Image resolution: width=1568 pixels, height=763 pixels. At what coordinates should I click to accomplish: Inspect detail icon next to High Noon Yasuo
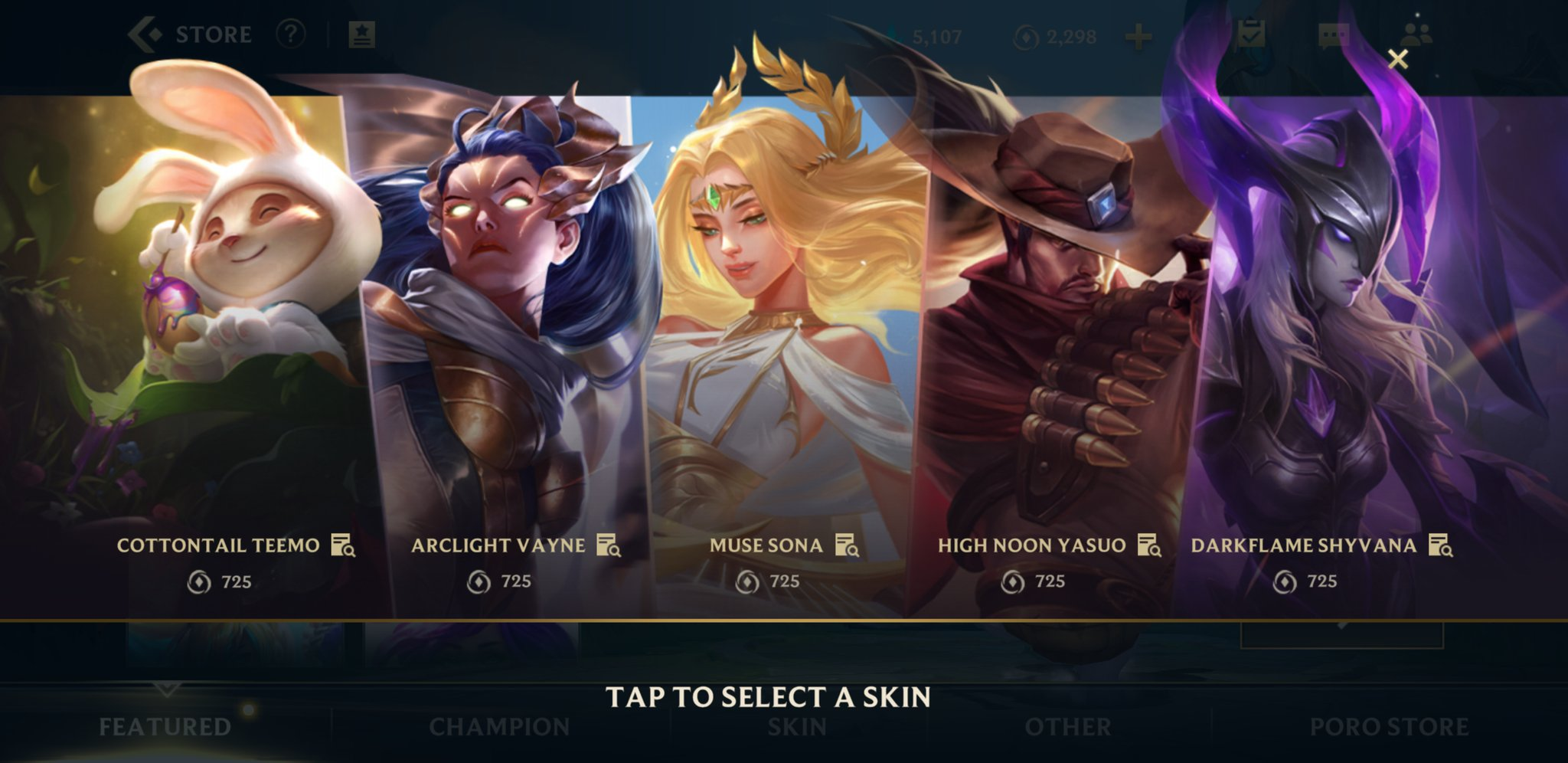pos(1149,545)
